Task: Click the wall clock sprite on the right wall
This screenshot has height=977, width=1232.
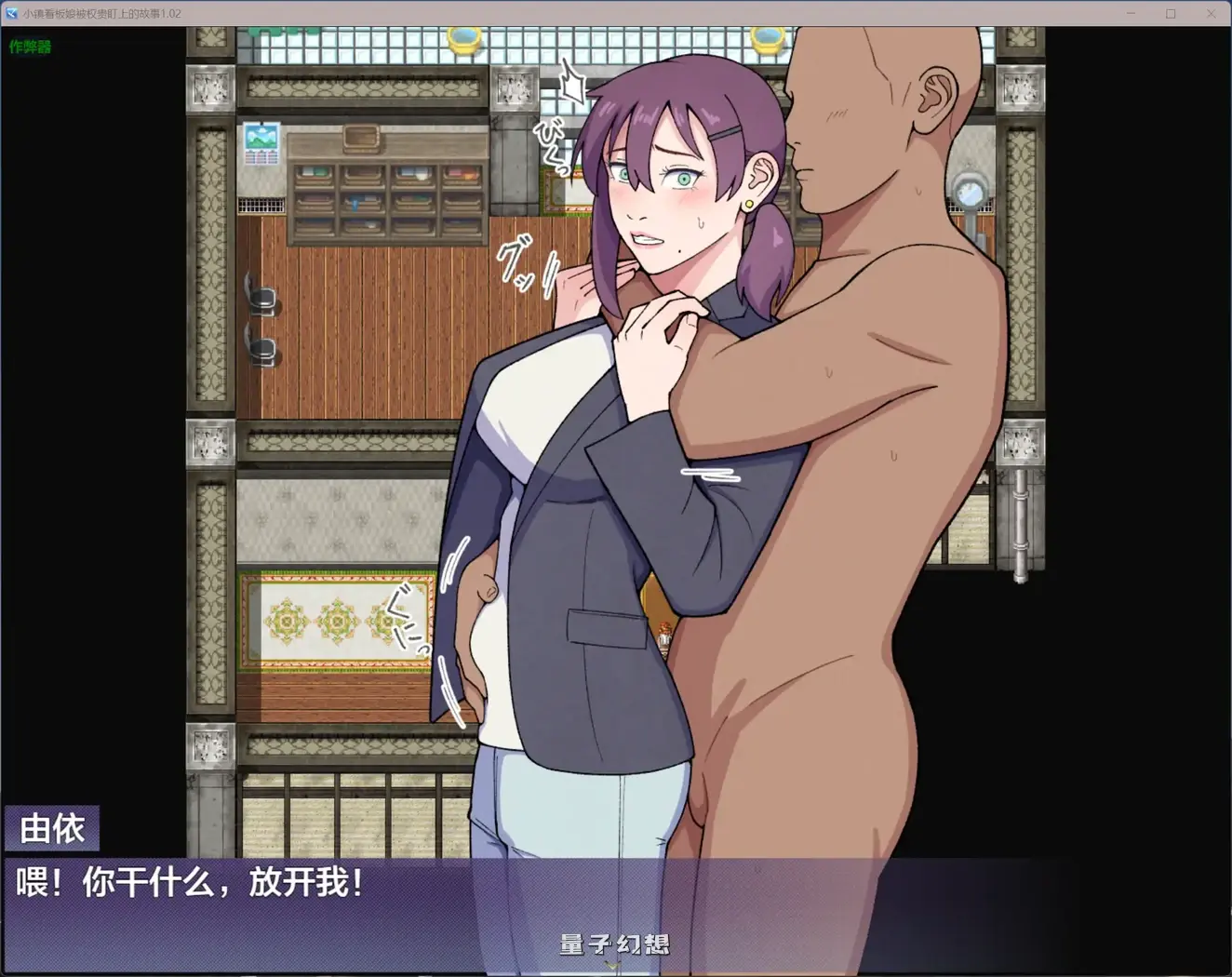Action: [x=970, y=191]
